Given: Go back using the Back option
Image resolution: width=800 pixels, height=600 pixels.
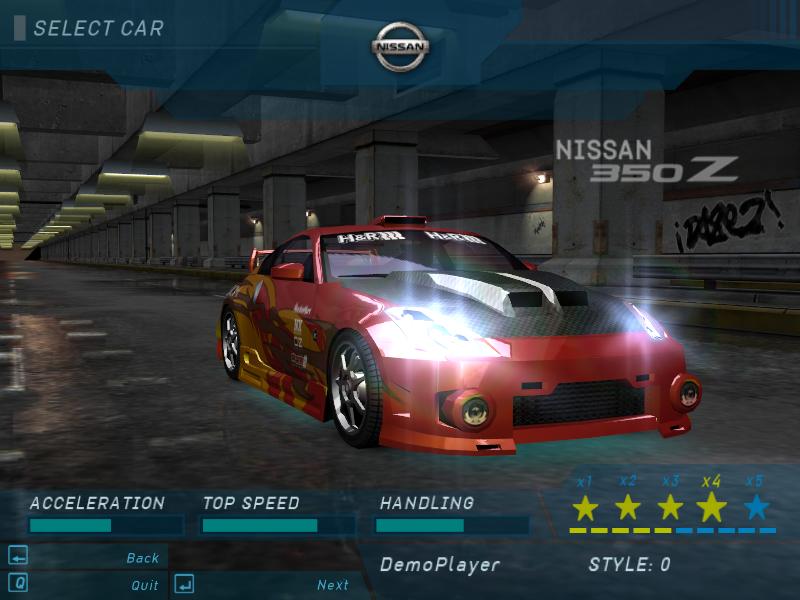Looking at the screenshot, I should coord(142,558).
